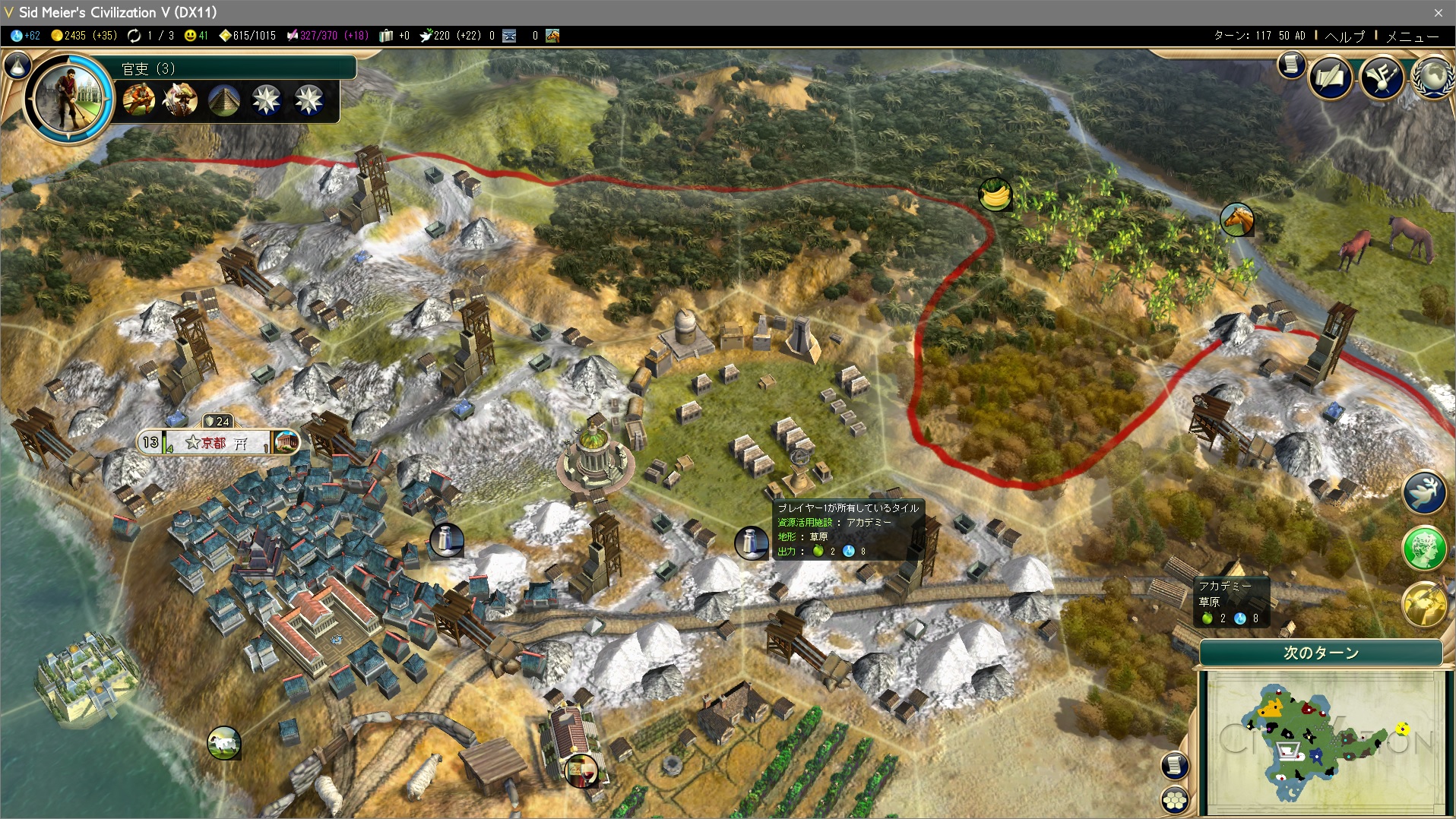Open ヘルプ in the top bar
The image size is (1456, 819).
point(1344,36)
